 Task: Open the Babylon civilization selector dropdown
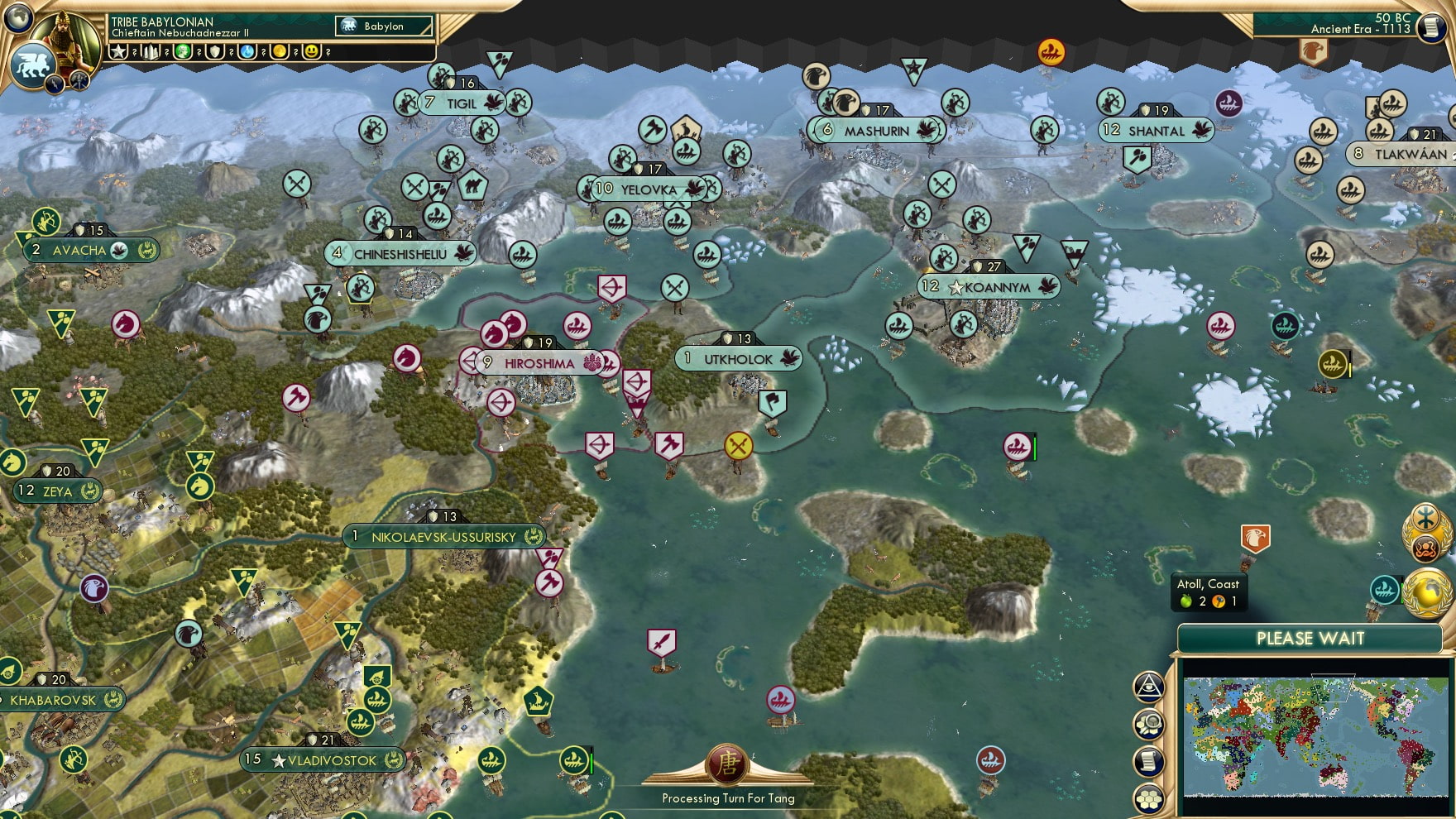[x=385, y=26]
